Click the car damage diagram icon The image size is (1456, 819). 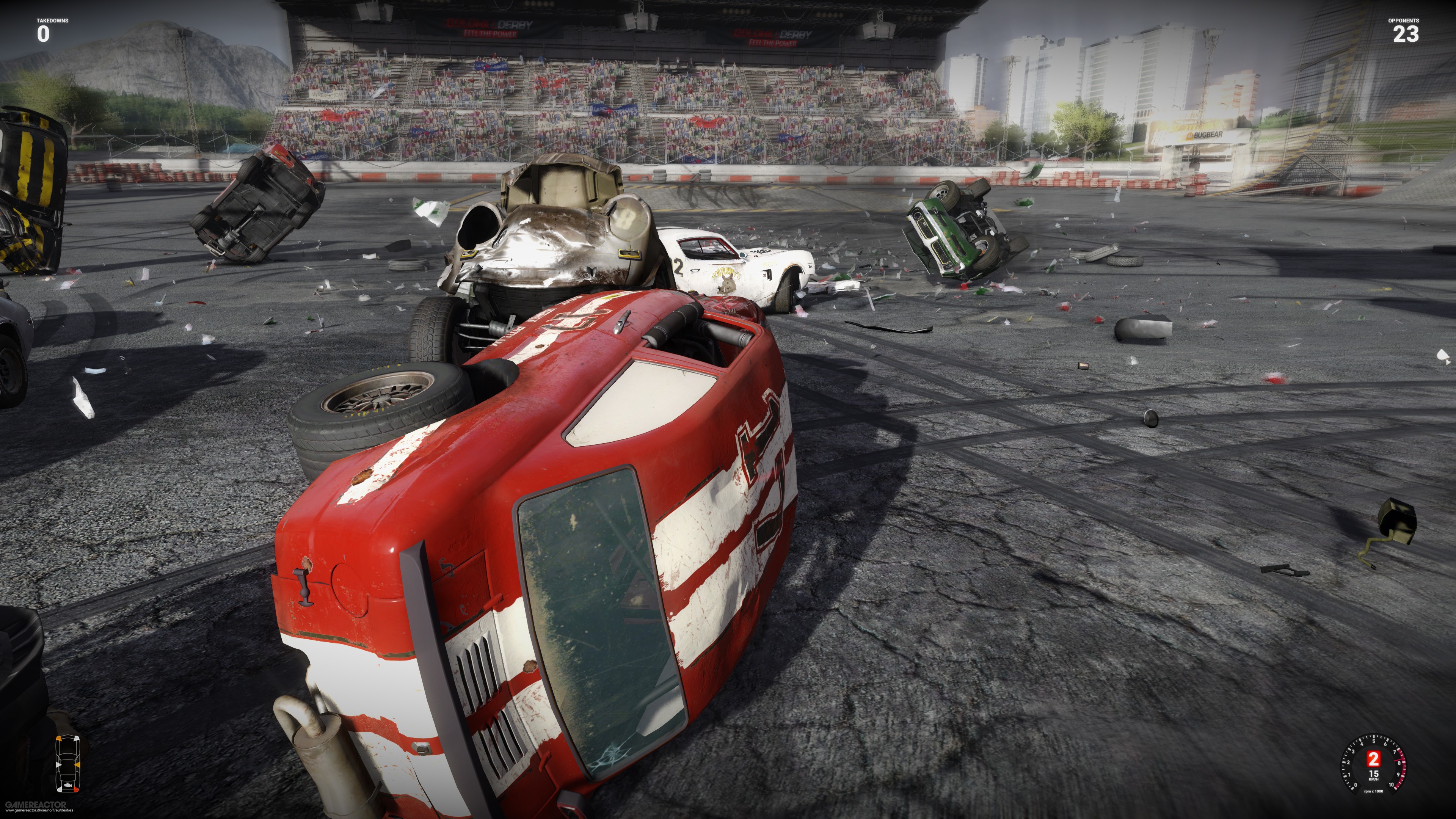point(68,763)
